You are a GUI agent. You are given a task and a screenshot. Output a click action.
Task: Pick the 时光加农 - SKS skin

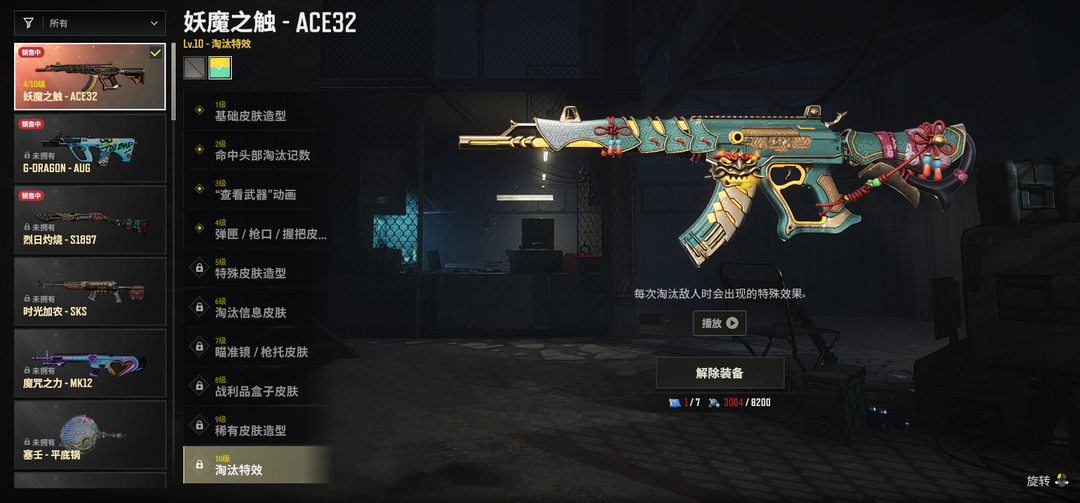point(90,291)
